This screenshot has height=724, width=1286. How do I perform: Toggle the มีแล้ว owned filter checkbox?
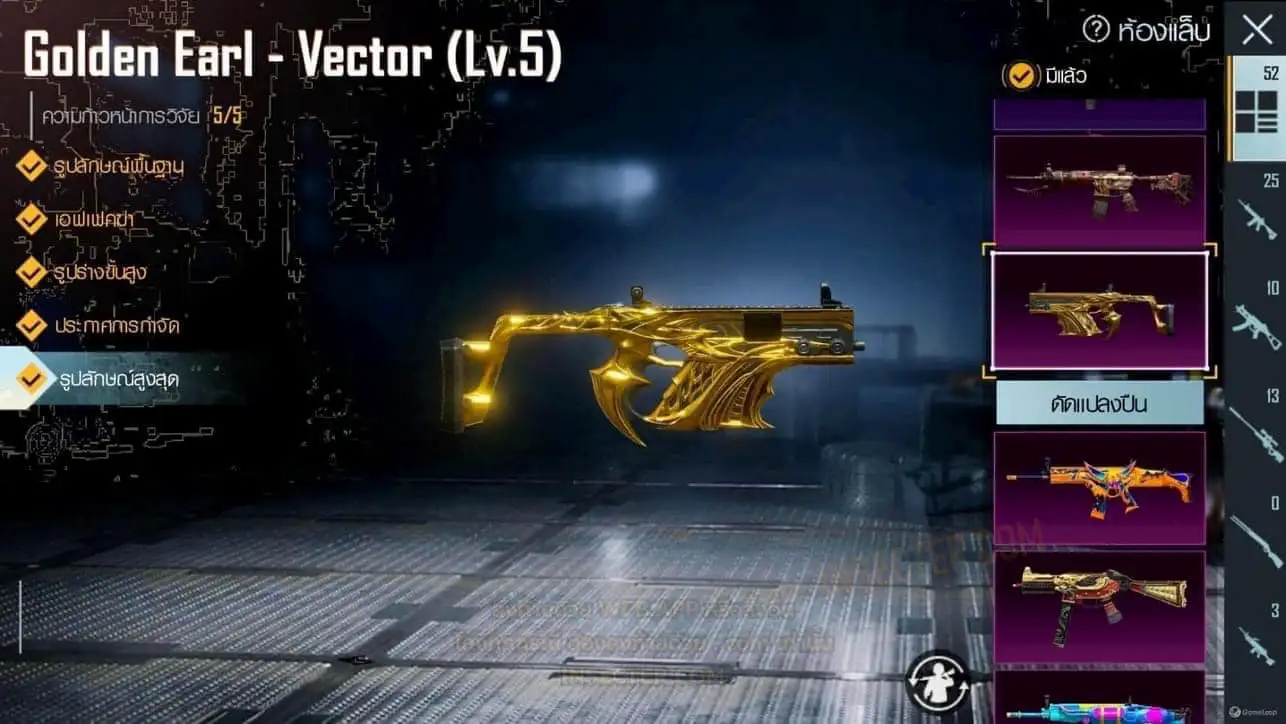[x=1021, y=75]
